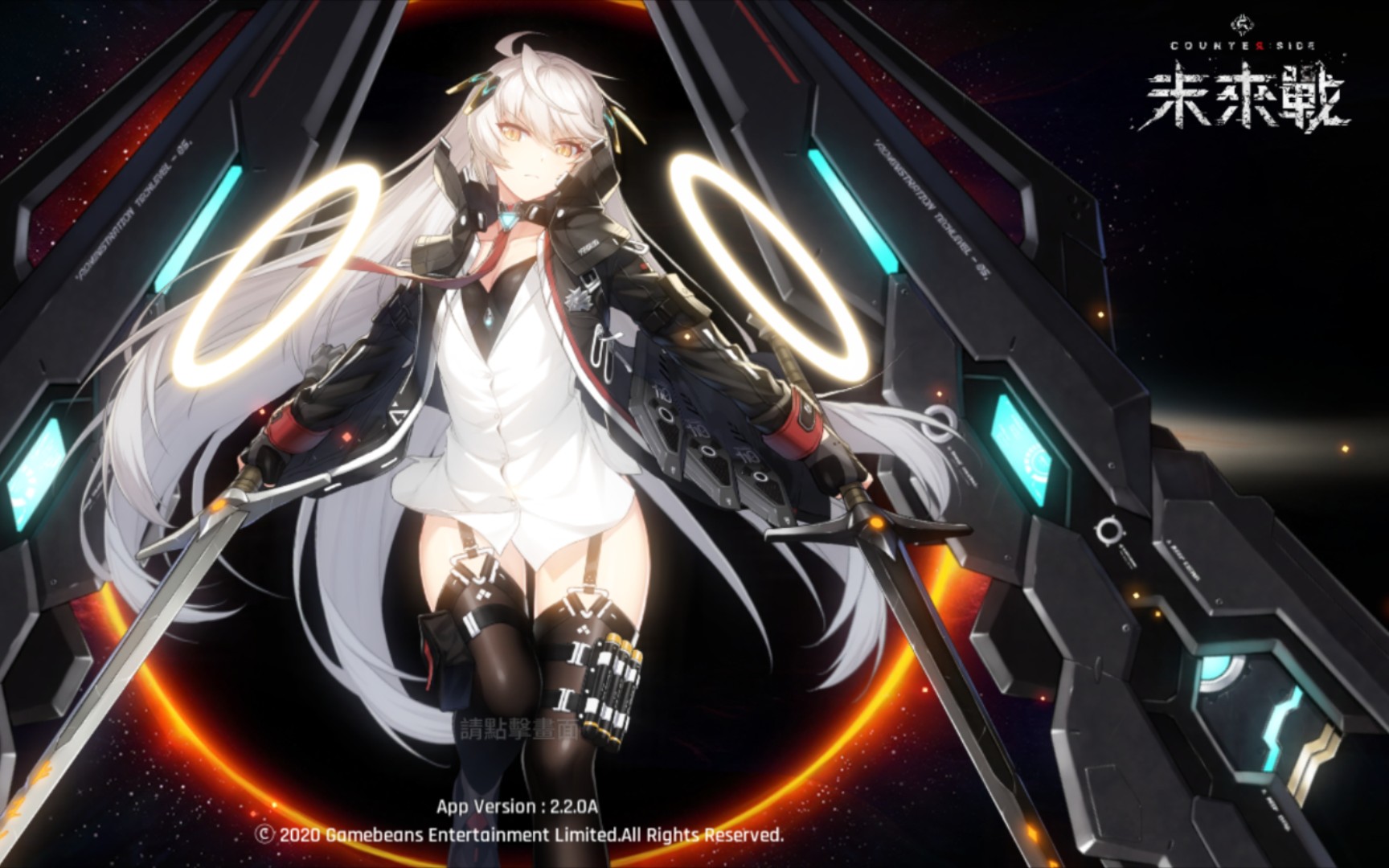Tap the 請點擊畫面 start prompt
1389x868 pixels.
click(x=518, y=729)
